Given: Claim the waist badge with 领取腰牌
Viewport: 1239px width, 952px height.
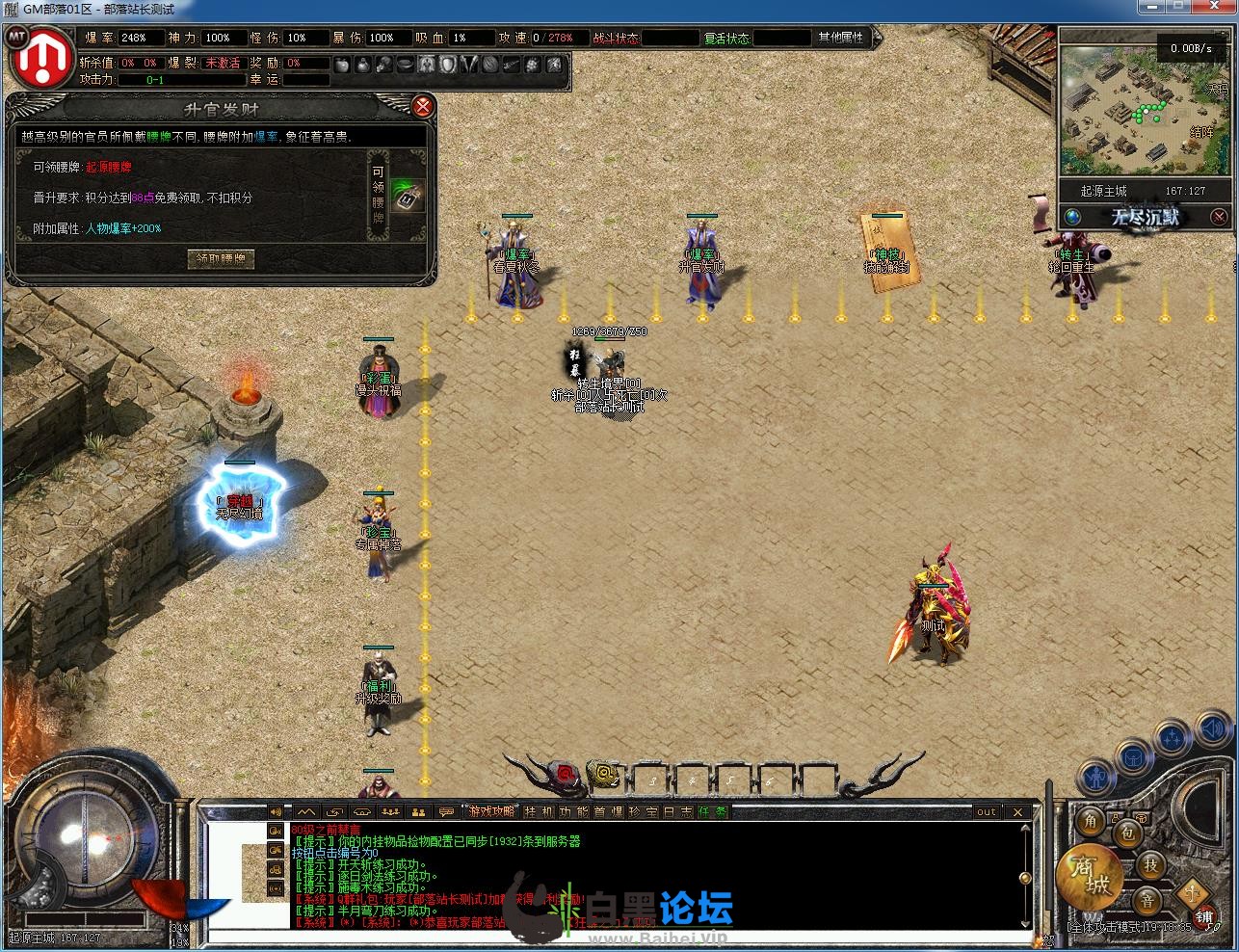Looking at the screenshot, I should 220,258.
